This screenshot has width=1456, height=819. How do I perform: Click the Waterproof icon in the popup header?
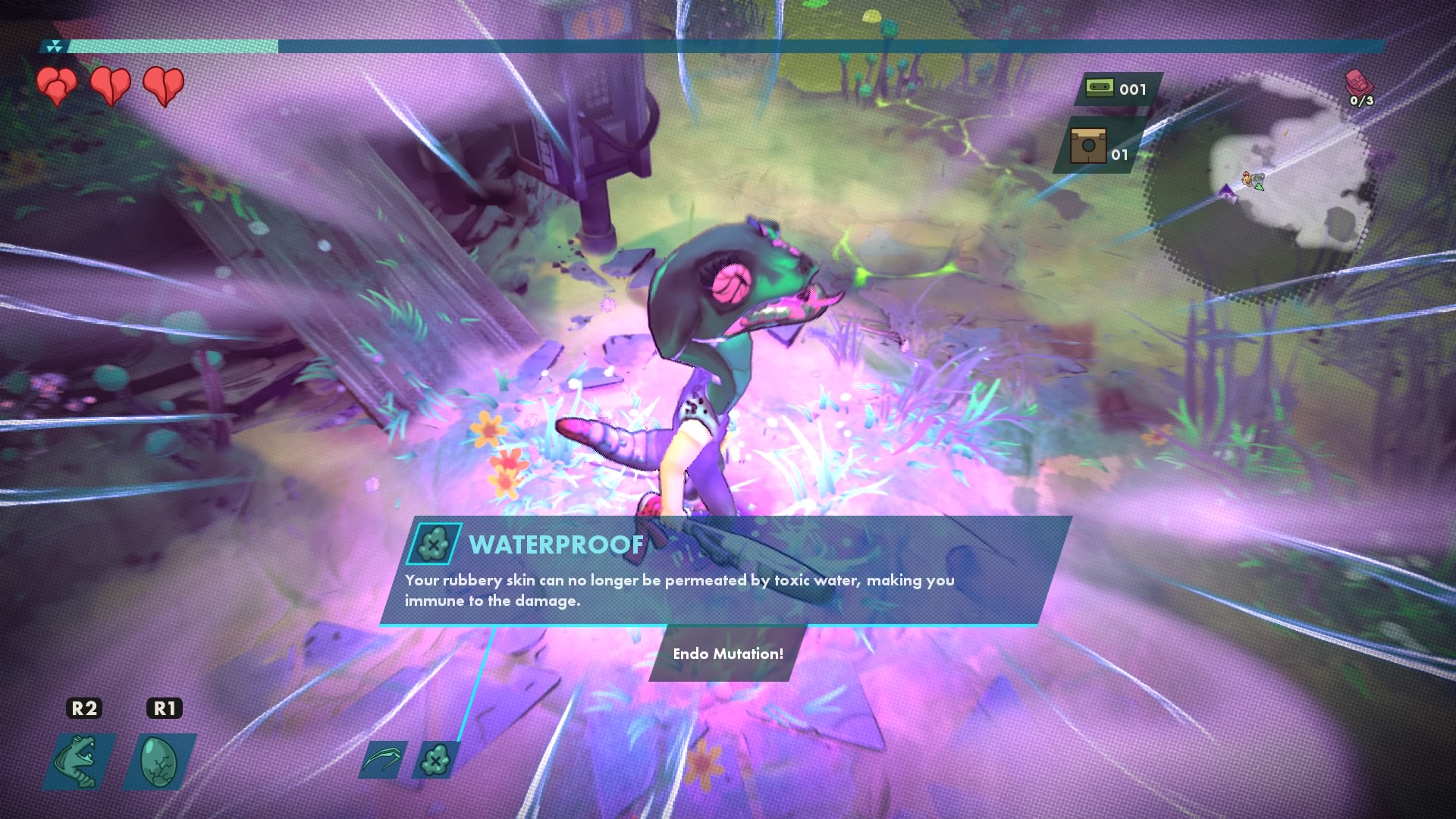point(434,544)
